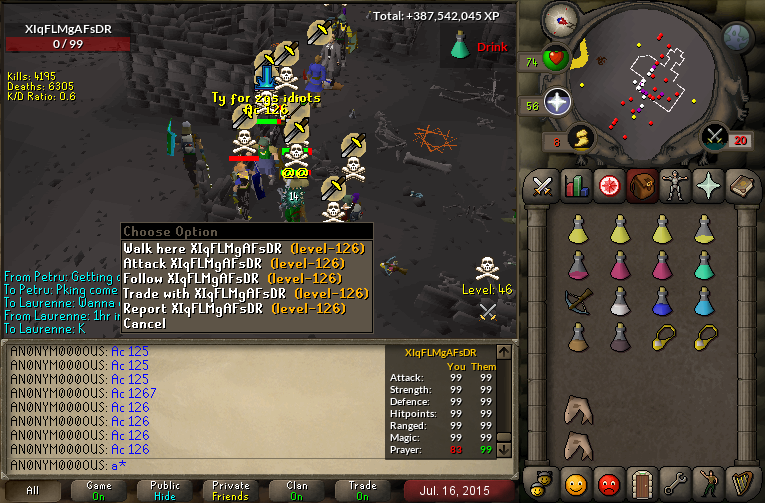
Task: Select the crossbow in the inventory
Action: click(578, 300)
